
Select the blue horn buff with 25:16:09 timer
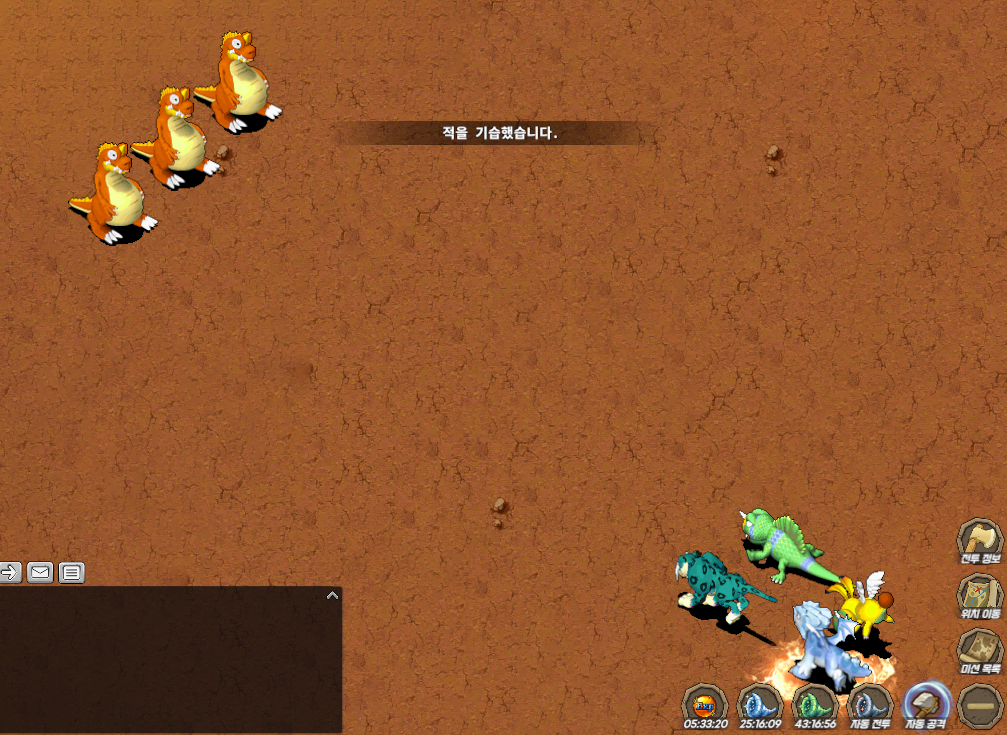tap(760, 705)
